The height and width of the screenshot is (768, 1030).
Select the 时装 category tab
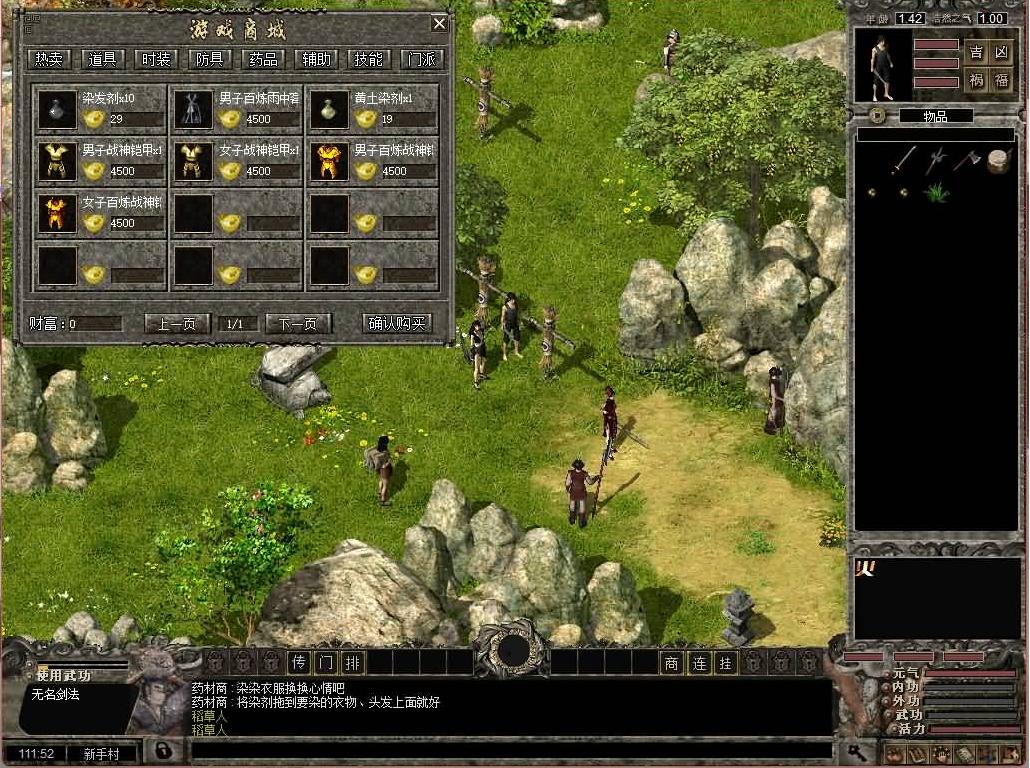tap(155, 59)
